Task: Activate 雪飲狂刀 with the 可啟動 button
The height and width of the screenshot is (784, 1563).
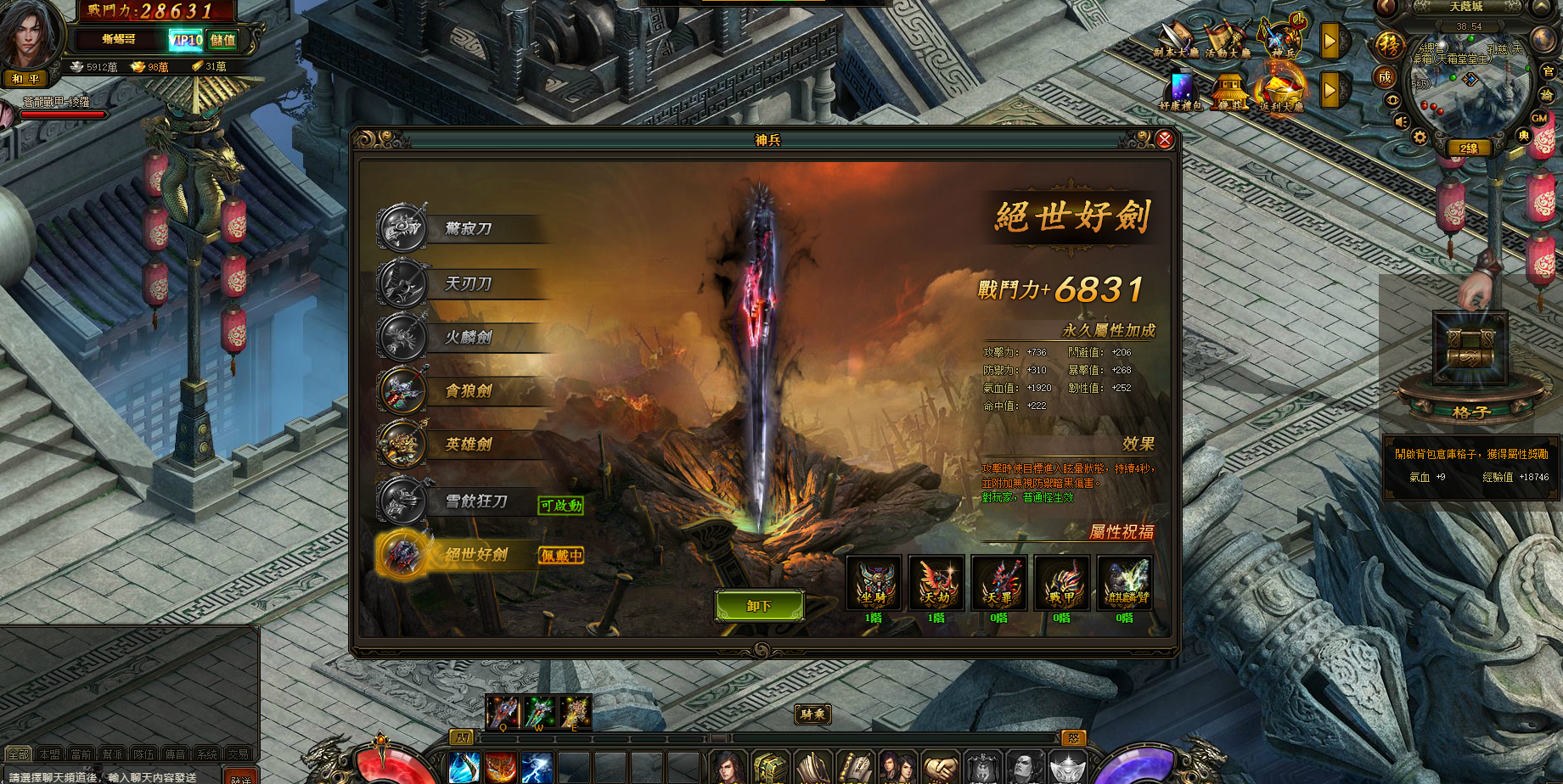Action: (560, 506)
